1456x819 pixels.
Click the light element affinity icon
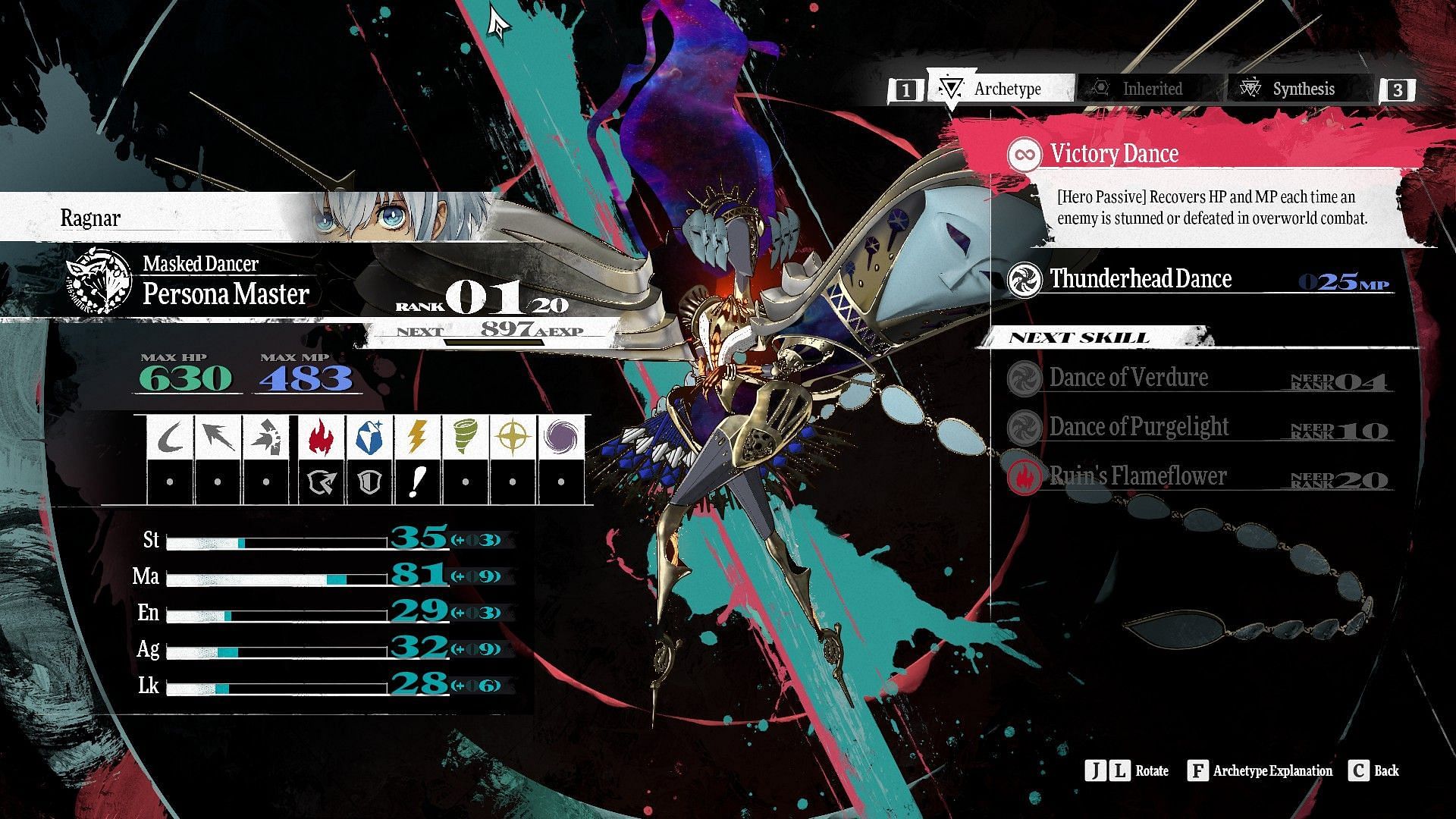click(x=513, y=437)
